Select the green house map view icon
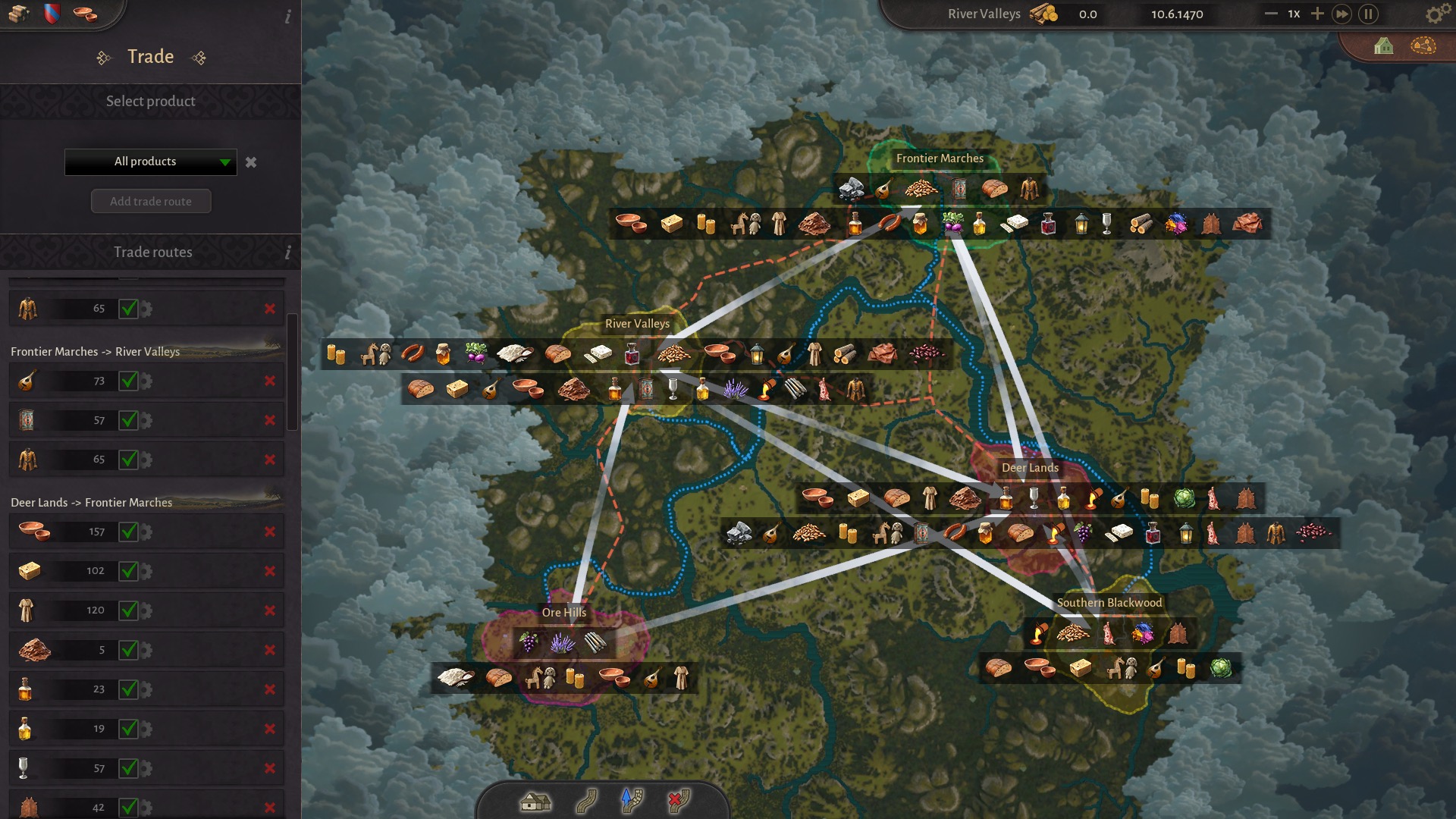The image size is (1456, 819). click(x=1383, y=47)
